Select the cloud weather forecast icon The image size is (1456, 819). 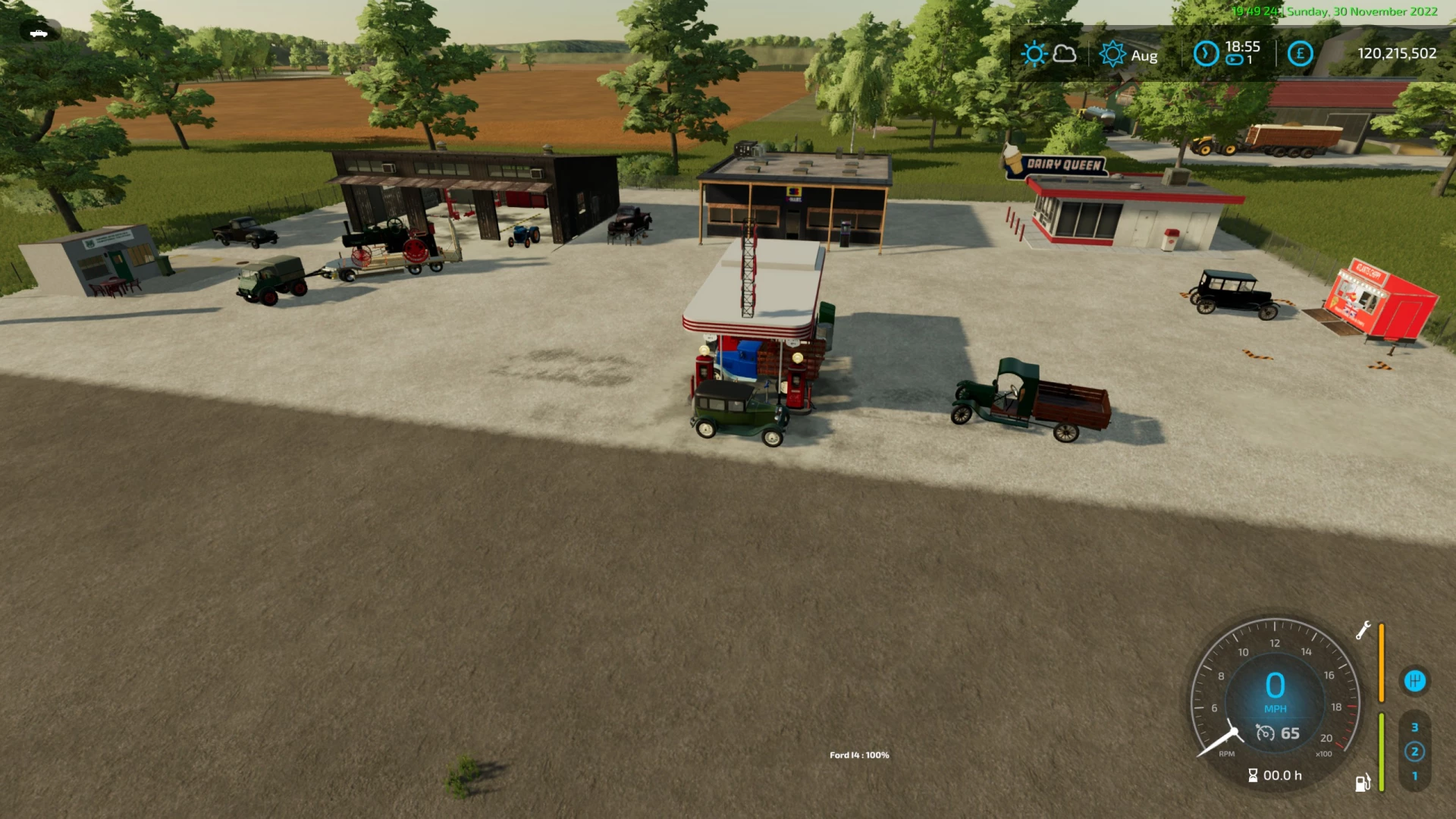pos(1065,55)
